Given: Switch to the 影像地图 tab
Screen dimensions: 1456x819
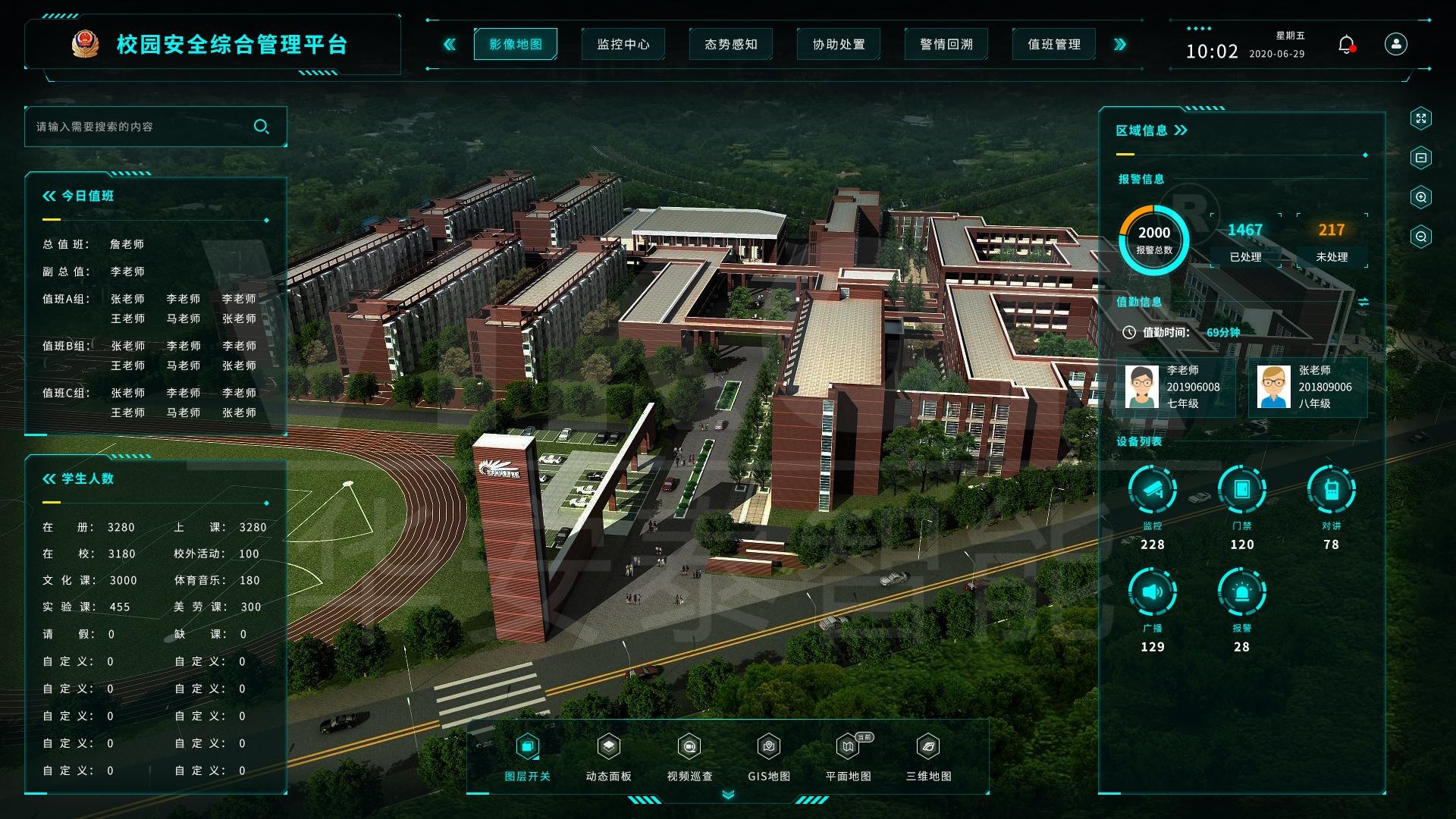Looking at the screenshot, I should (516, 45).
